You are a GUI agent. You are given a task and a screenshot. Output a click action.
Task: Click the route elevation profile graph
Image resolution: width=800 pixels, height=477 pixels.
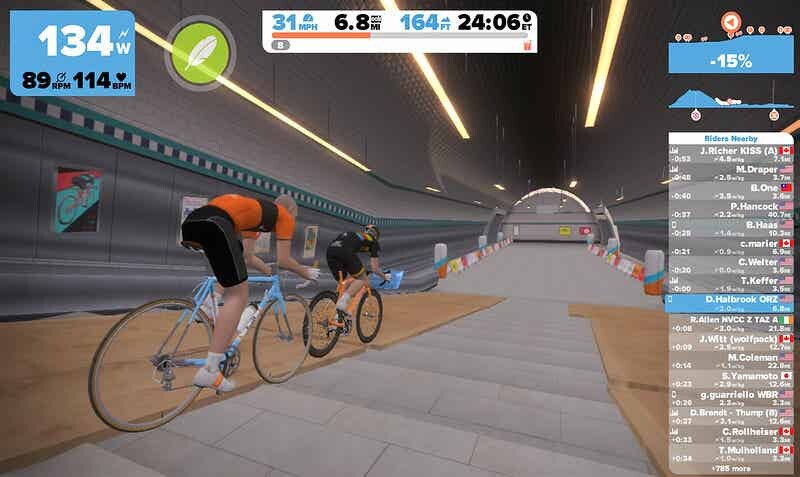click(x=731, y=100)
